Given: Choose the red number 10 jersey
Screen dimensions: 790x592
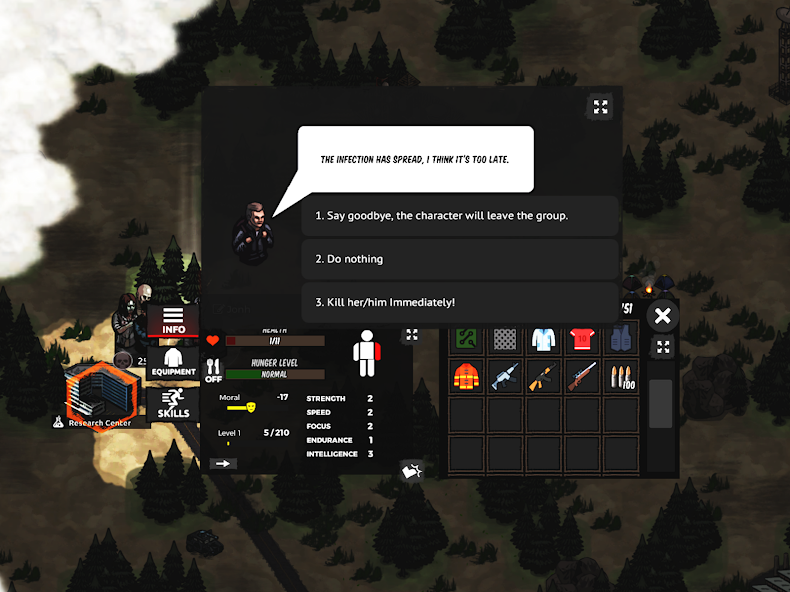Looking at the screenshot, I should (583, 338).
